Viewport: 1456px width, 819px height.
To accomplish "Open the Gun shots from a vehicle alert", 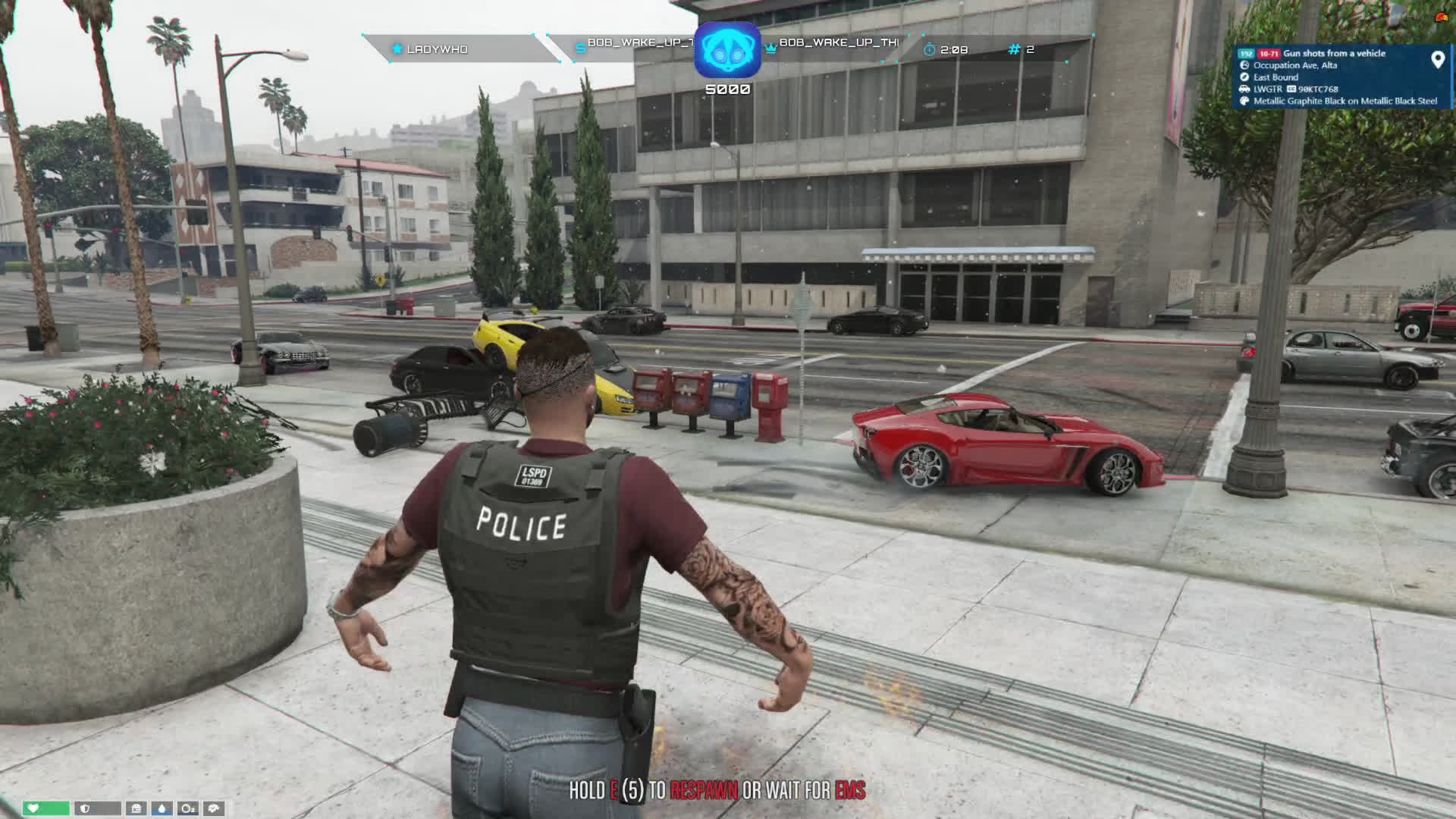I will 1334,54.
